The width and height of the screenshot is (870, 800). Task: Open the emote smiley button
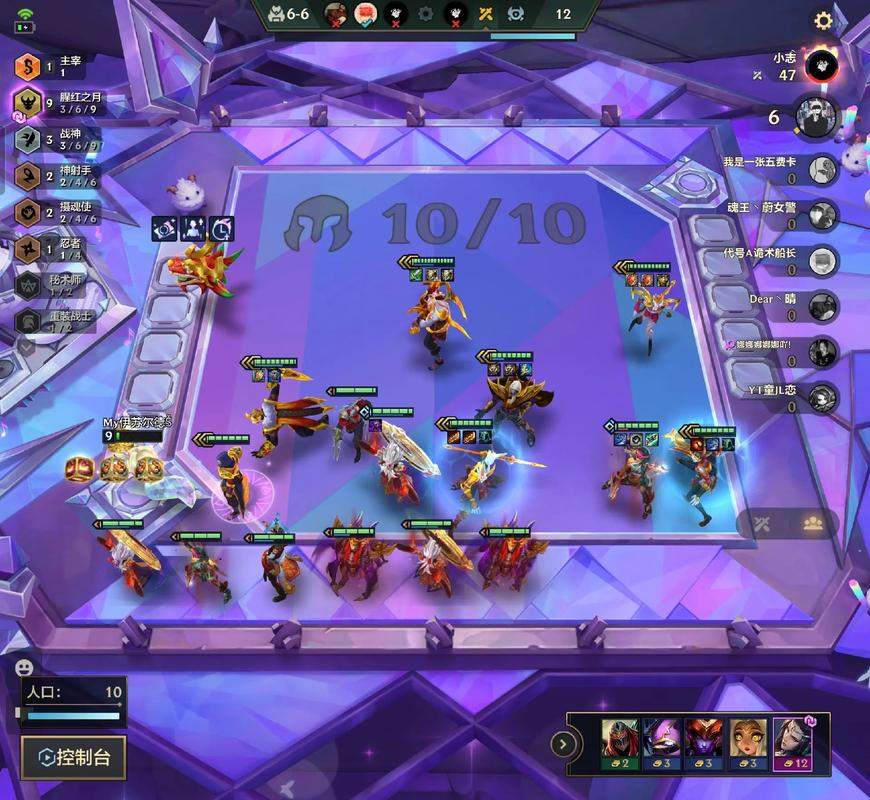tap(24, 667)
